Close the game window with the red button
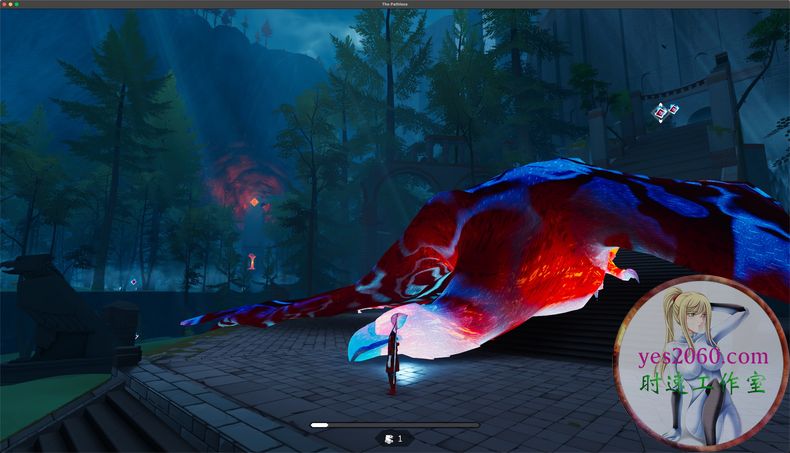This screenshot has width=790, height=453. 4,4
